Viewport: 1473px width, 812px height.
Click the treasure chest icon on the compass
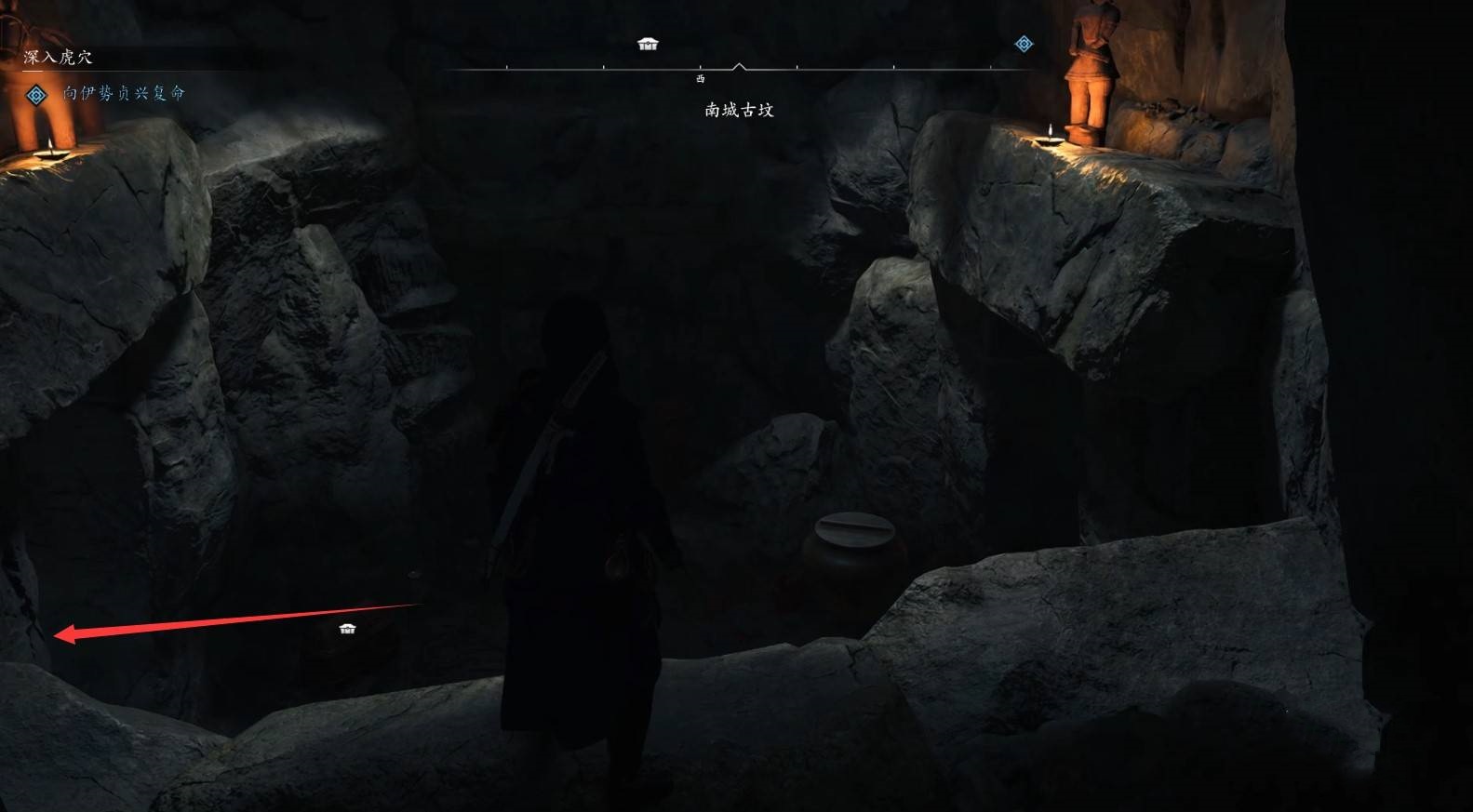[648, 44]
